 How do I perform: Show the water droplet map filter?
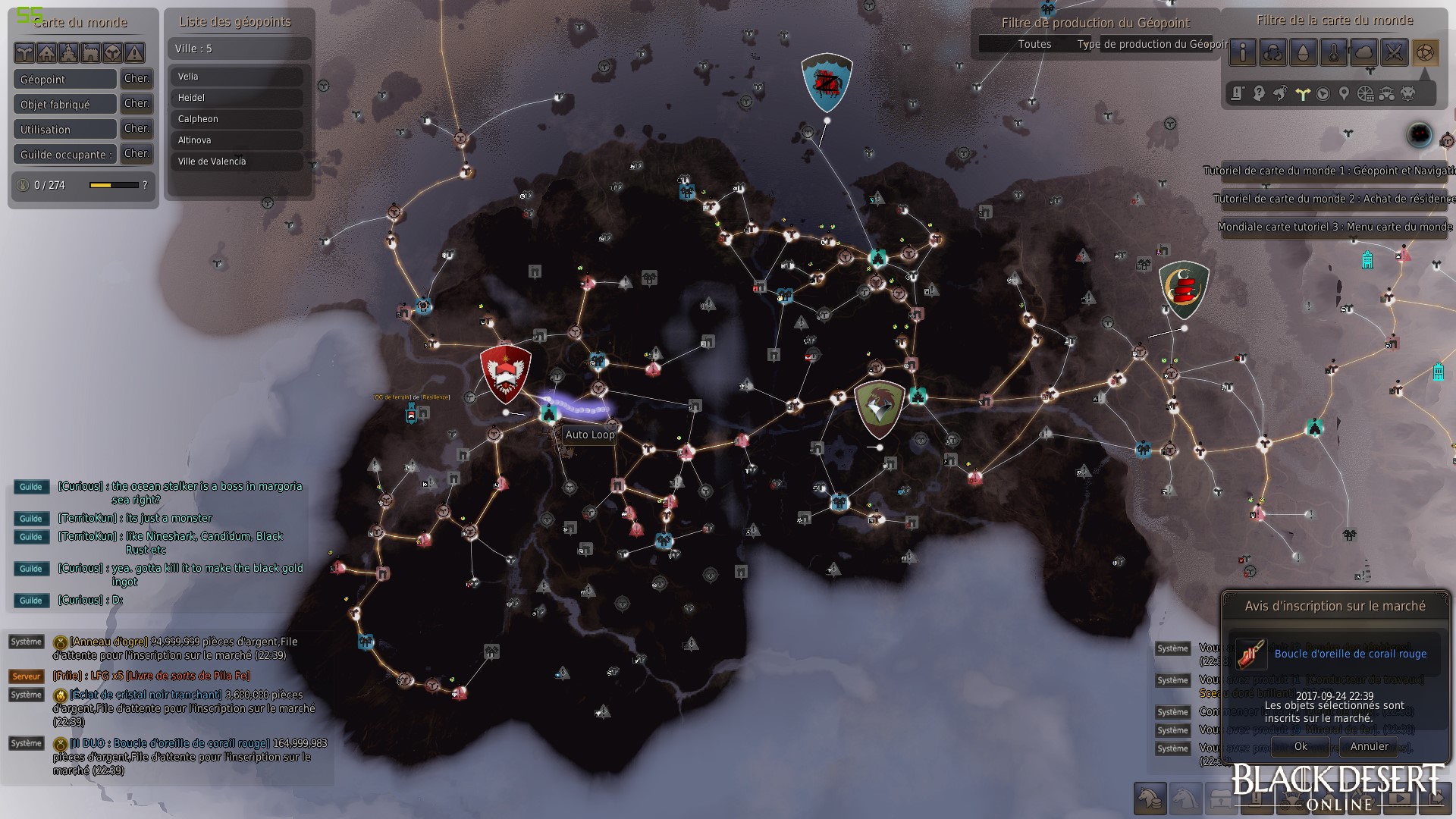1303,52
